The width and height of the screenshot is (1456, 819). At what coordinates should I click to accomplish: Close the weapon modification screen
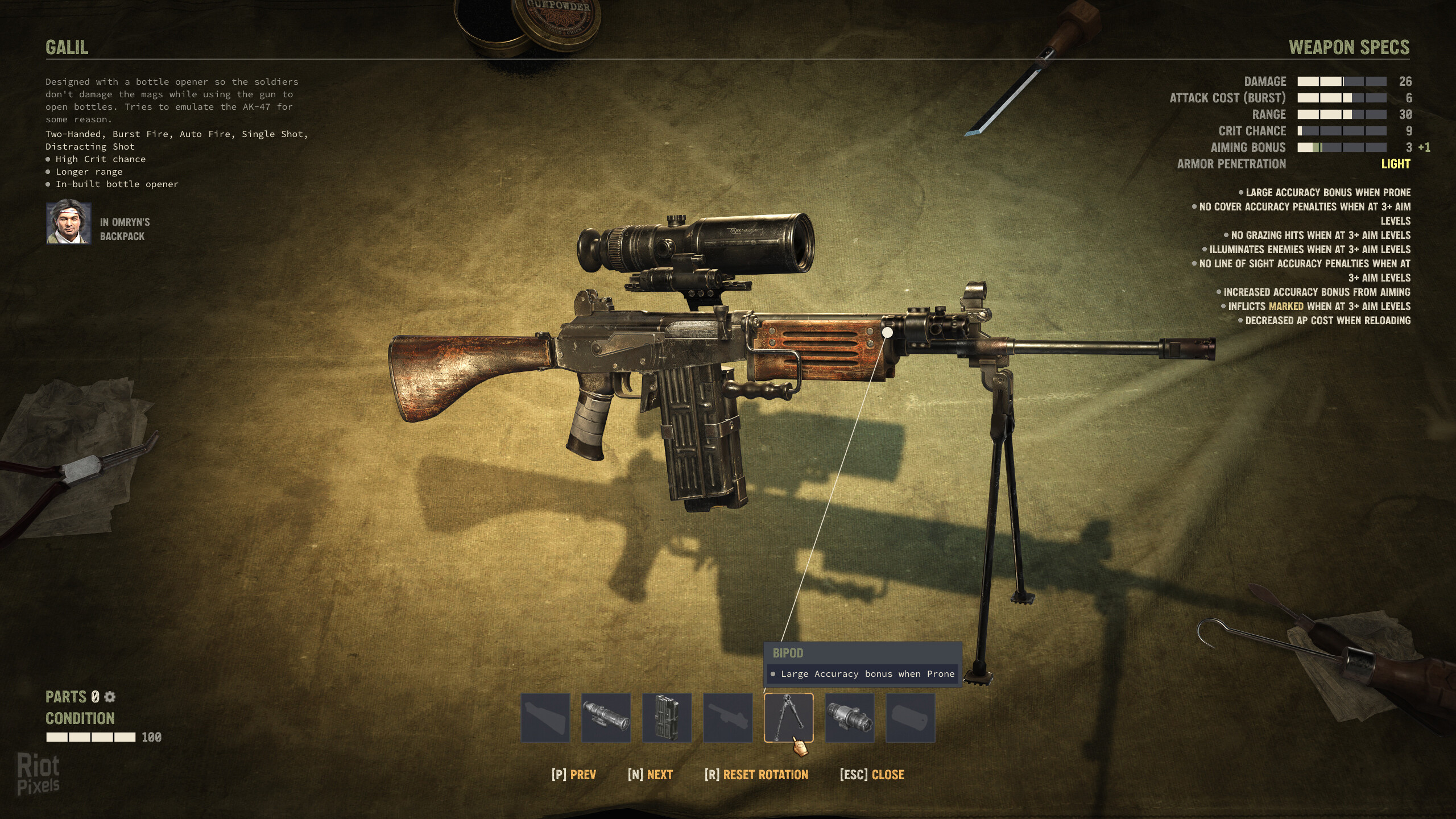tap(872, 775)
